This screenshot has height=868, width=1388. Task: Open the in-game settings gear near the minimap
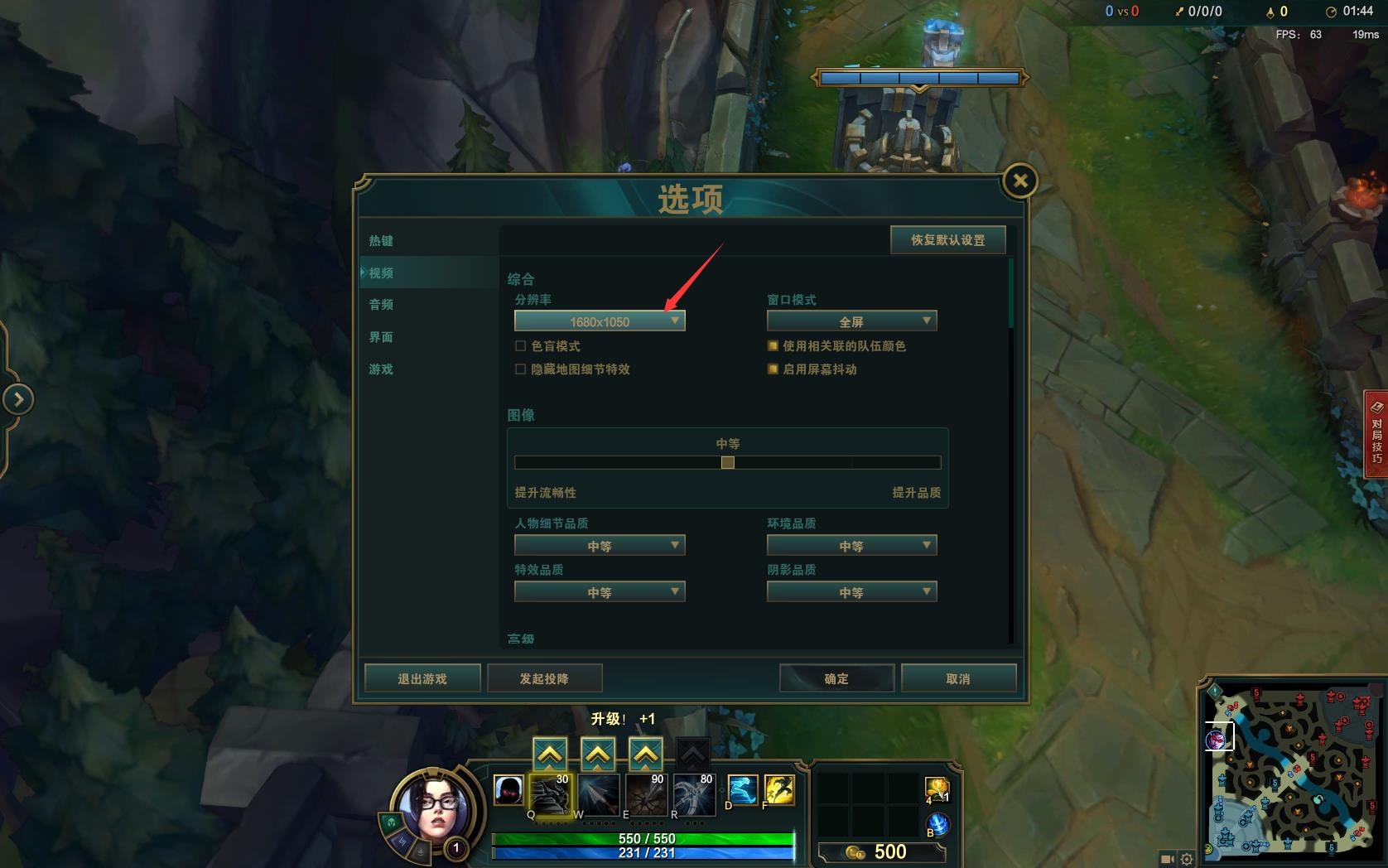tap(1188, 860)
